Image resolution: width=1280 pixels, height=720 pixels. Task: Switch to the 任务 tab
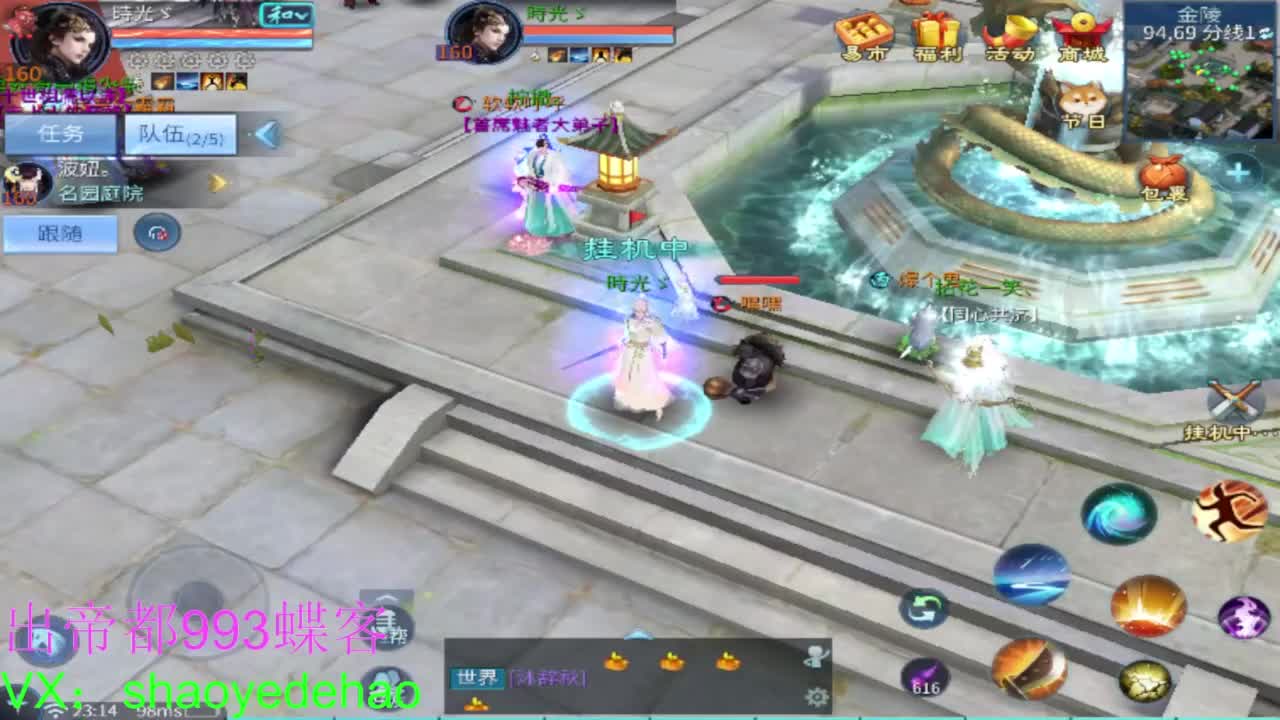[x=58, y=135]
